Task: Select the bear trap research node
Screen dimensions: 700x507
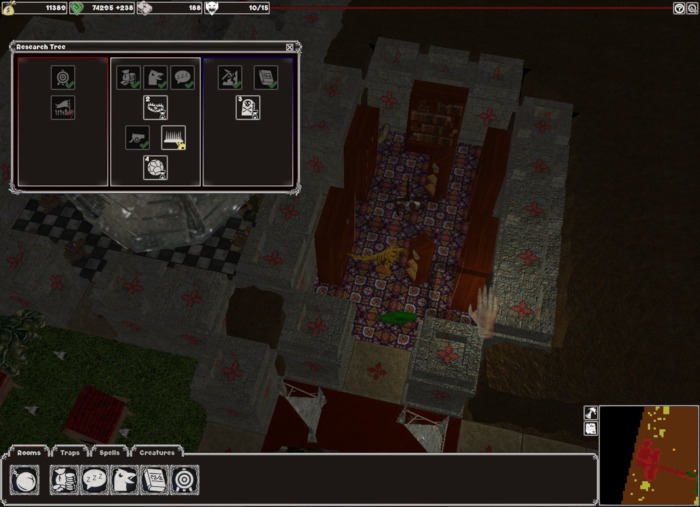Action: click(155, 108)
